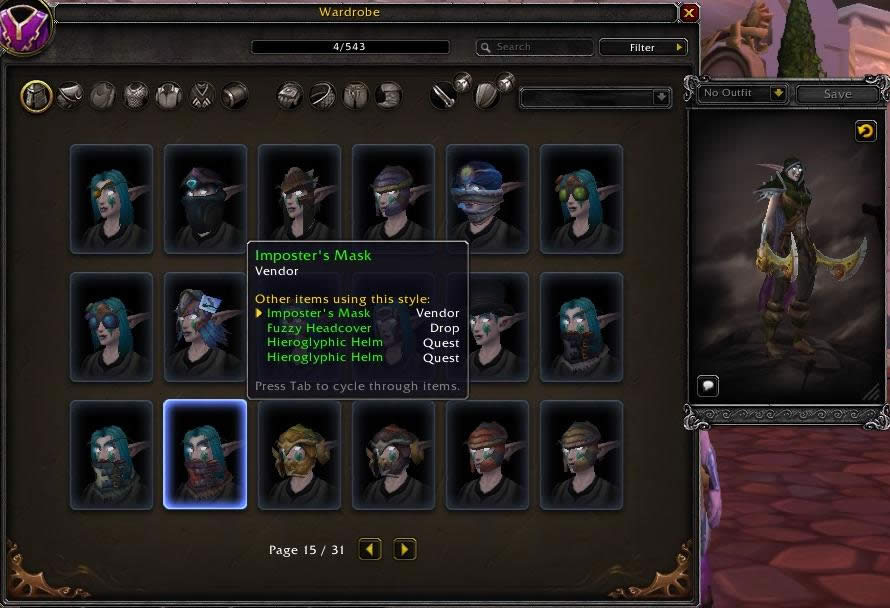The image size is (890, 608).
Task: Reset the character preview with yellow arrow
Action: click(865, 131)
